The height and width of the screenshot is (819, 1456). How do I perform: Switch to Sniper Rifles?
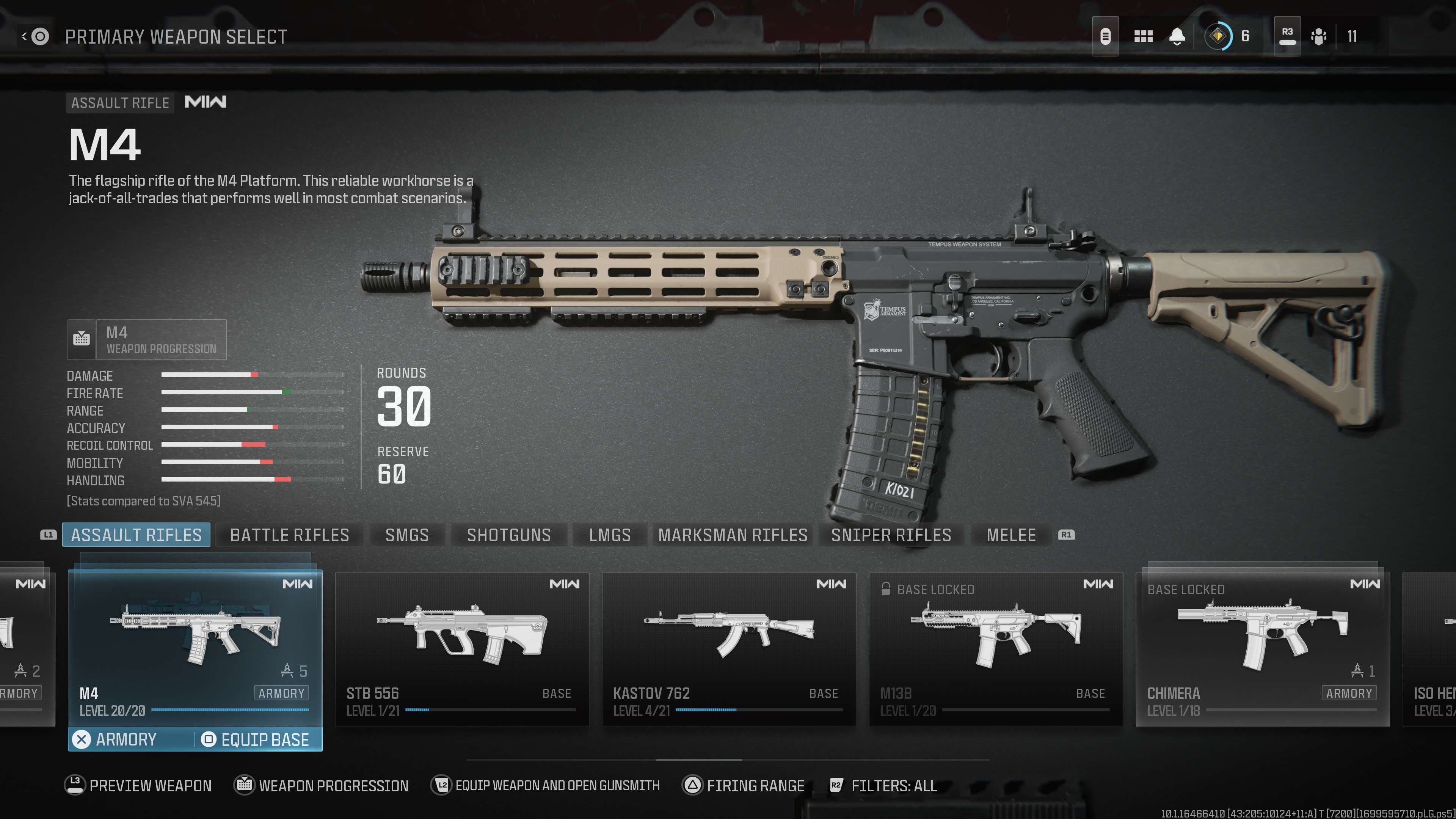pyautogui.click(x=891, y=535)
